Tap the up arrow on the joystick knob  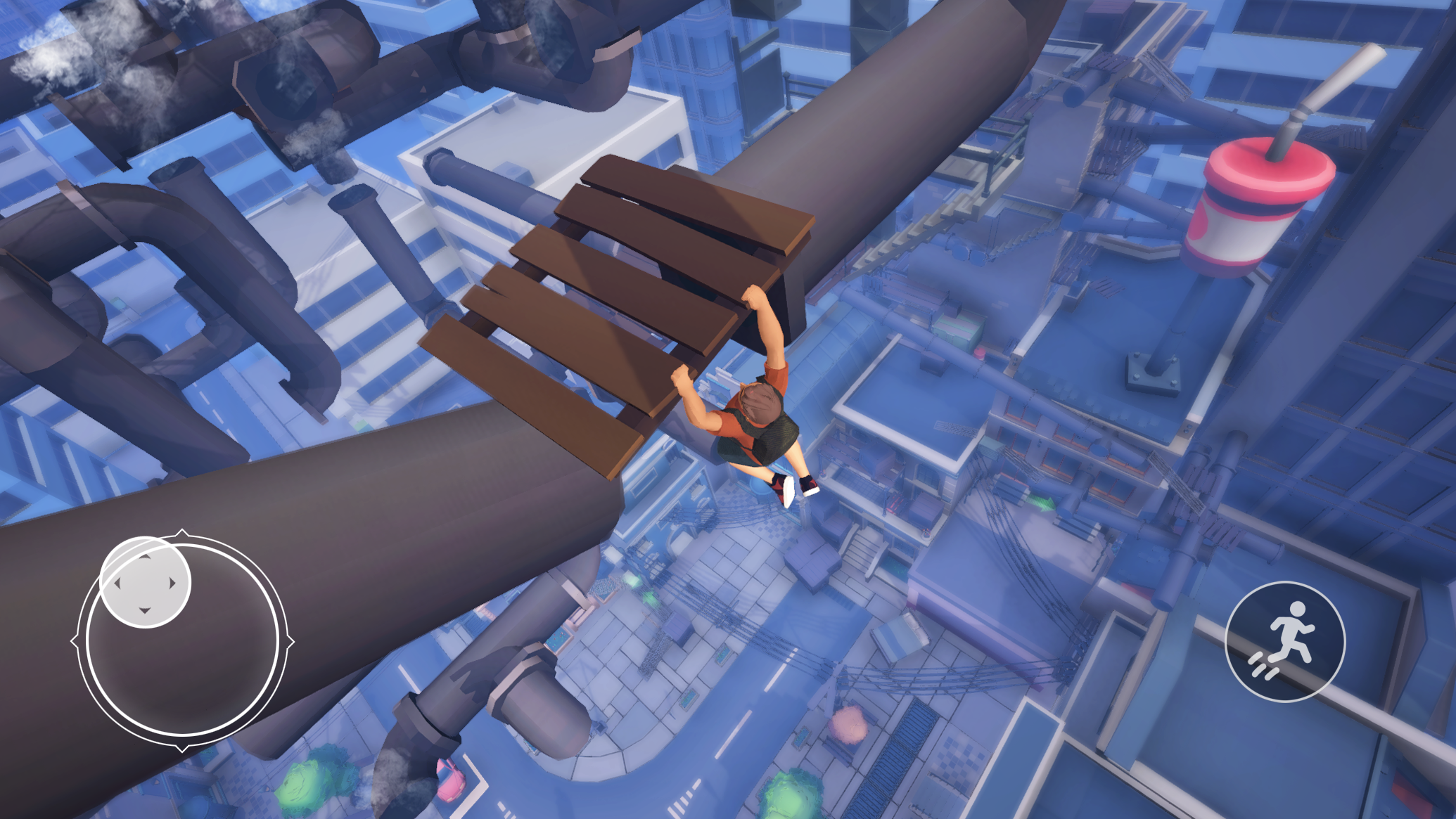pyautogui.click(x=146, y=556)
